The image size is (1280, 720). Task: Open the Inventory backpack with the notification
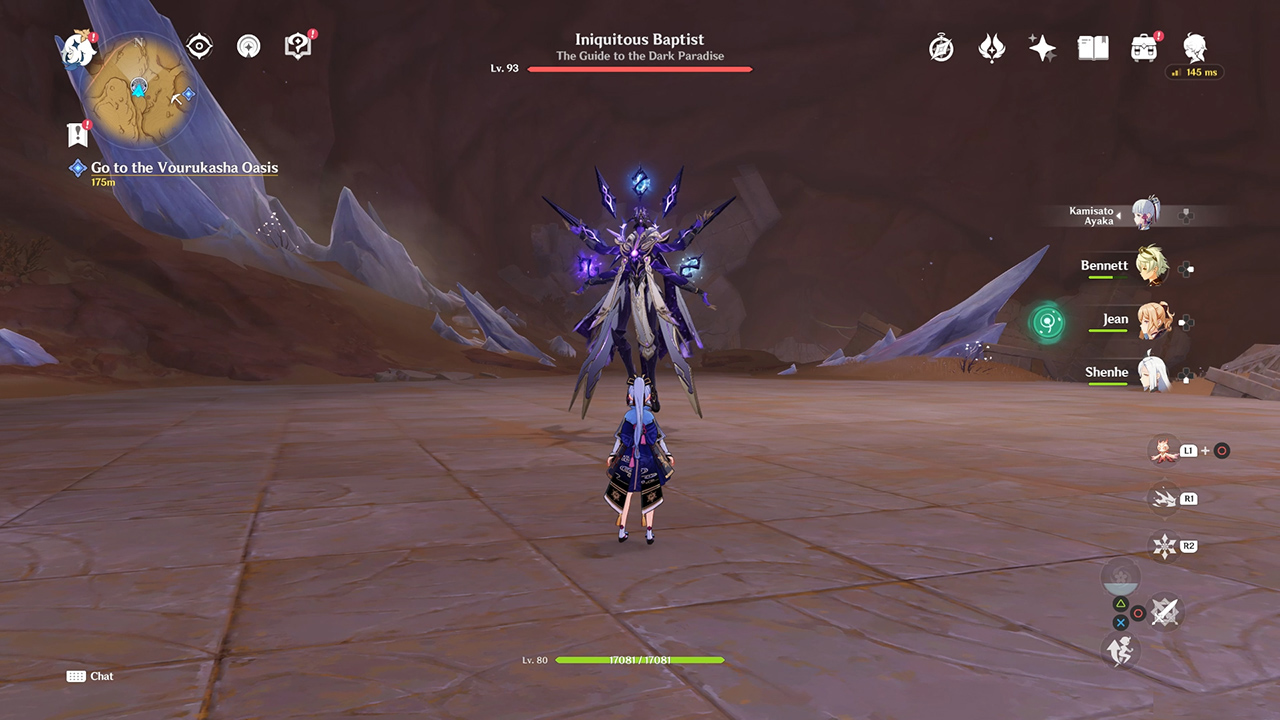(x=1144, y=46)
